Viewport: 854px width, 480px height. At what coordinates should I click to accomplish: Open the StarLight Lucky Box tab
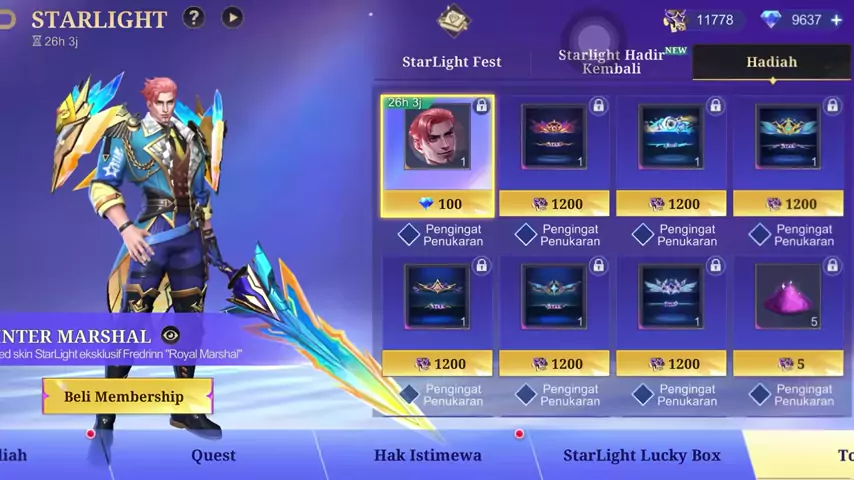pyautogui.click(x=641, y=455)
